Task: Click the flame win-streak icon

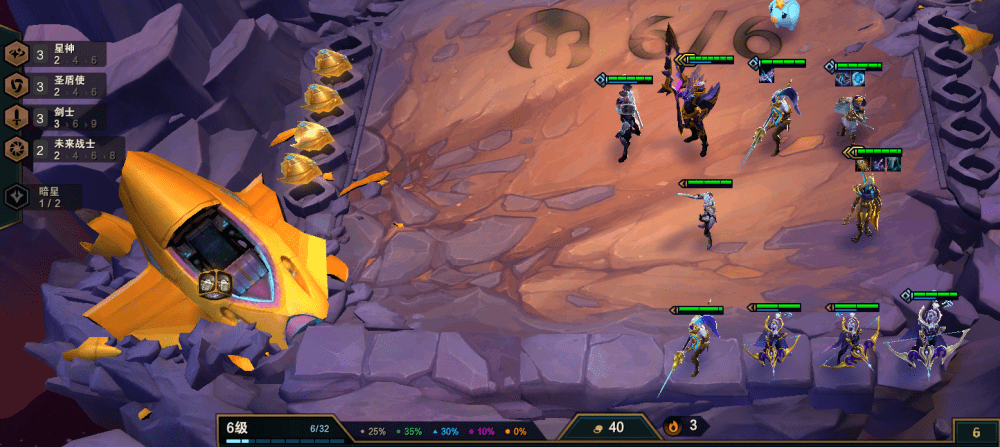Action: 674,427
